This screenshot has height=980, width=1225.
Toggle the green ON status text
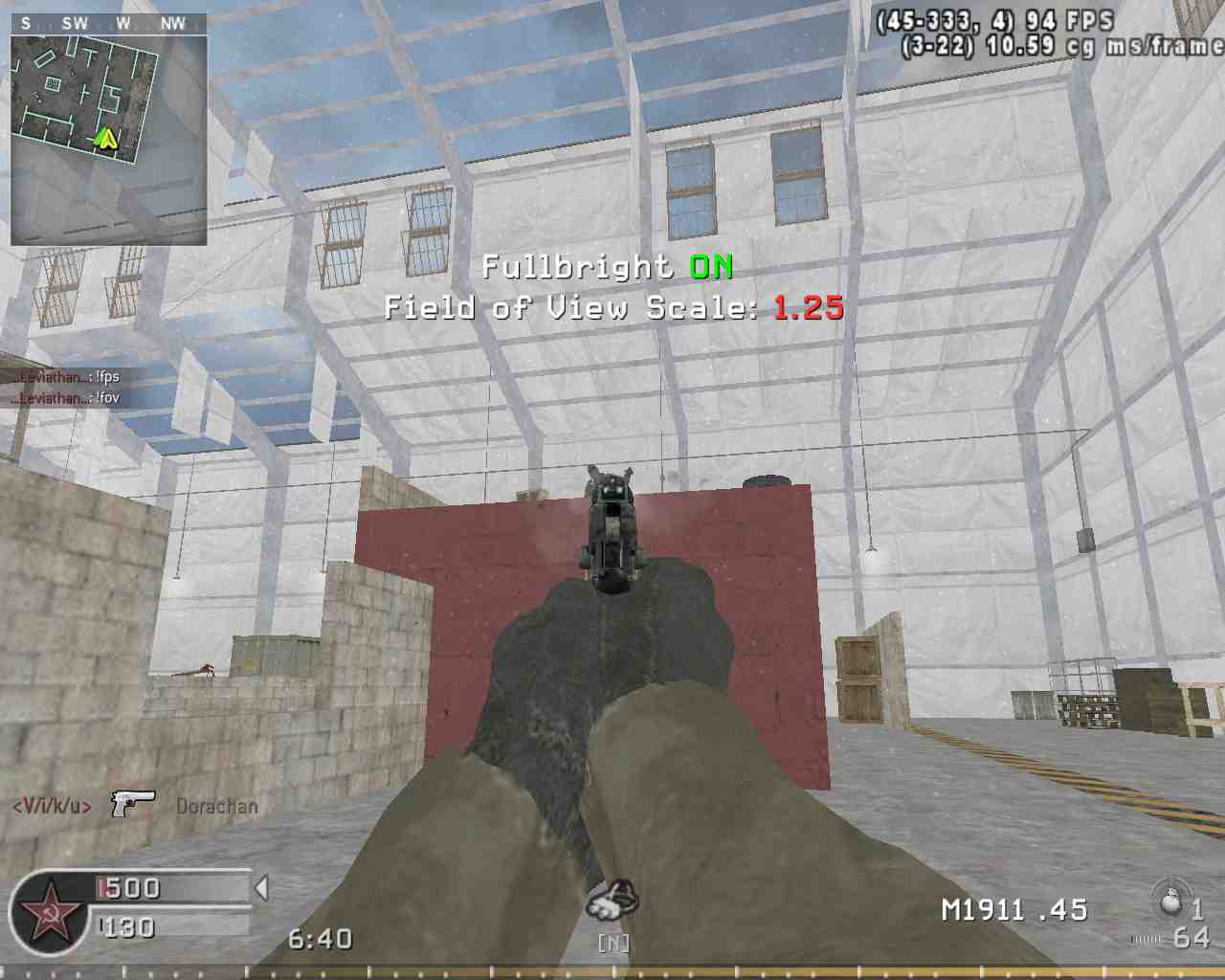pos(710,267)
